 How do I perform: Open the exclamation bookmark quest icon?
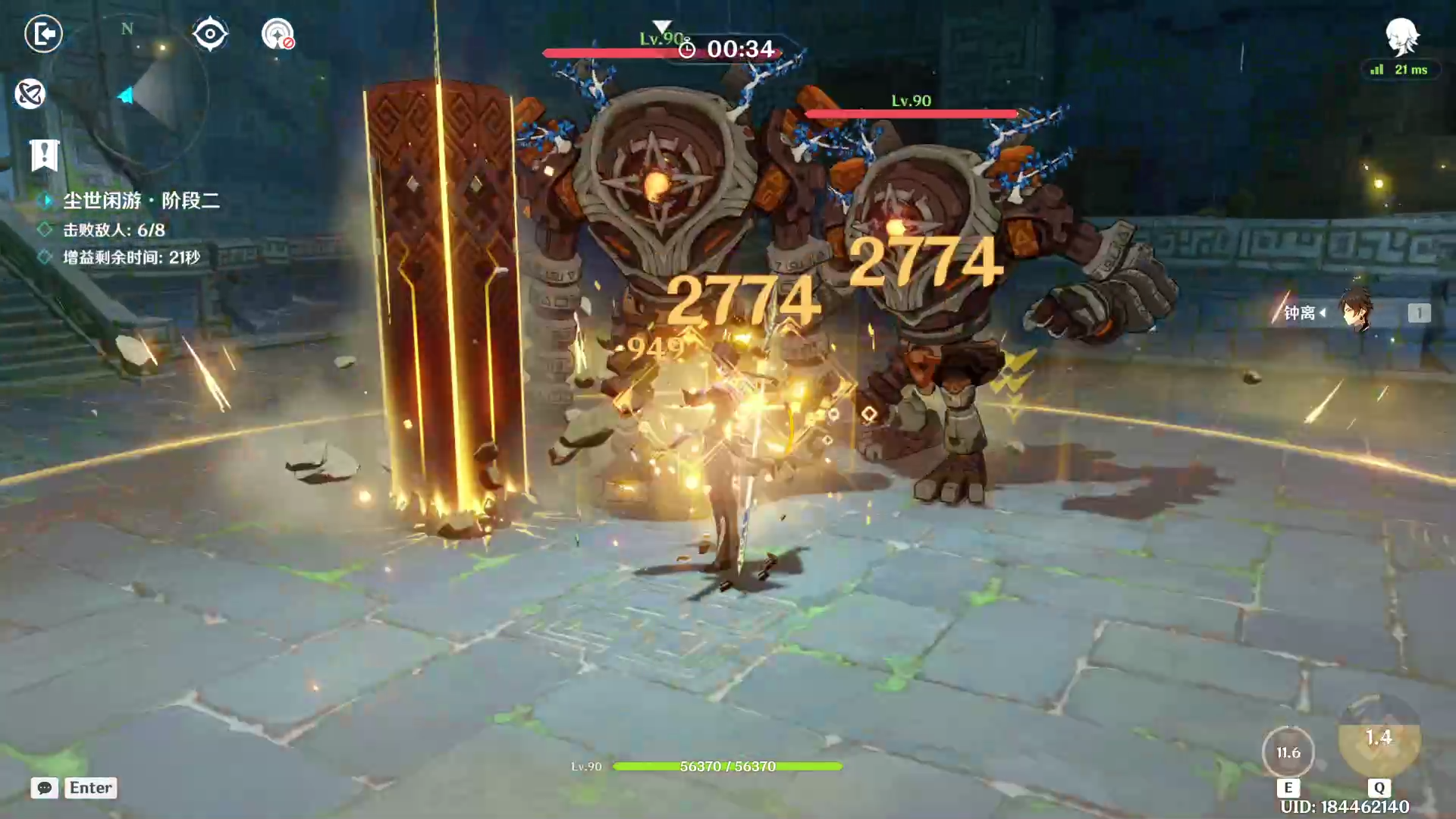[x=44, y=155]
